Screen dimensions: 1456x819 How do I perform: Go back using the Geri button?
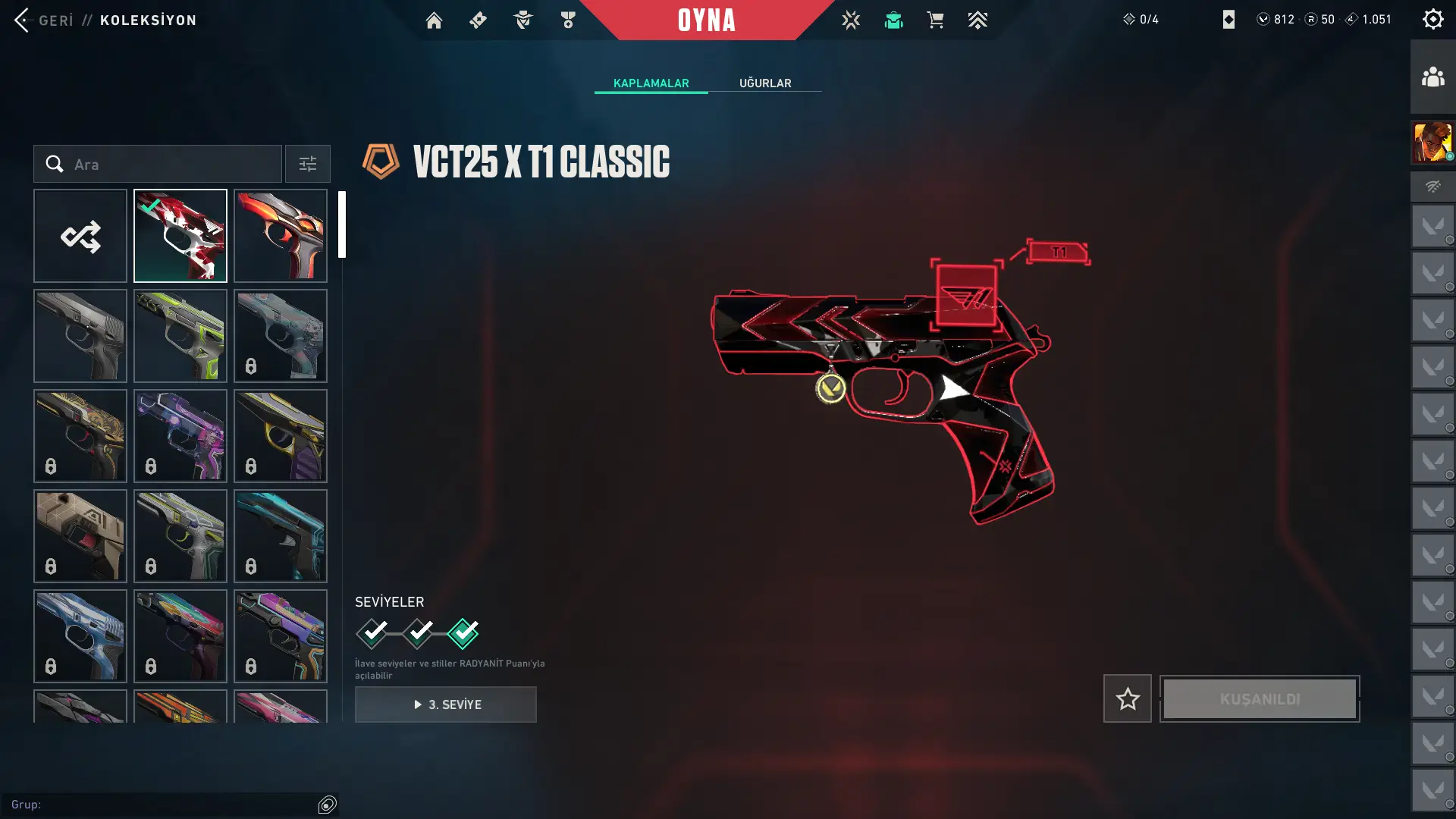click(44, 20)
